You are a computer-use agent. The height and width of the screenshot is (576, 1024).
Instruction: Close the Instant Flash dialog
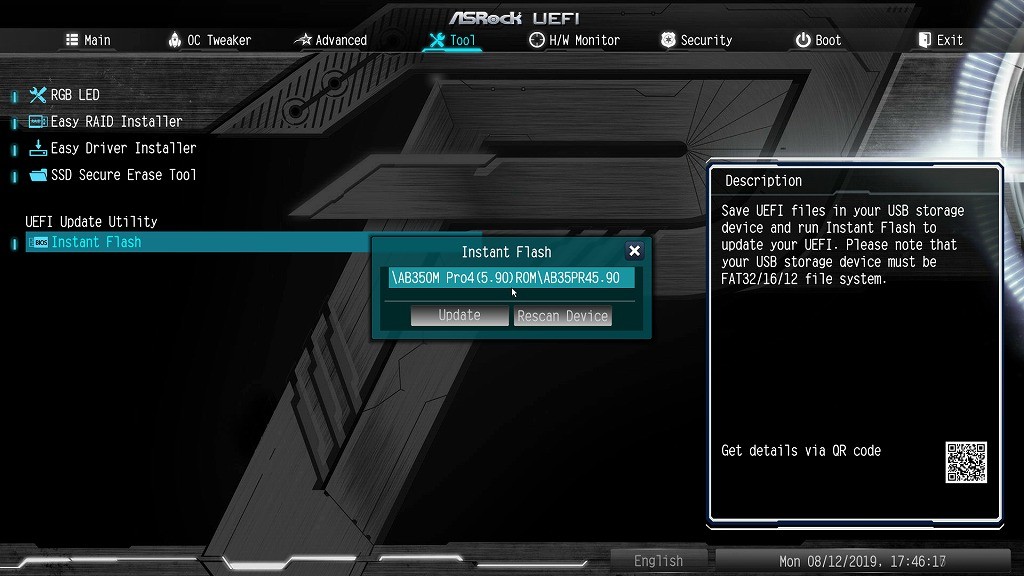tap(634, 251)
